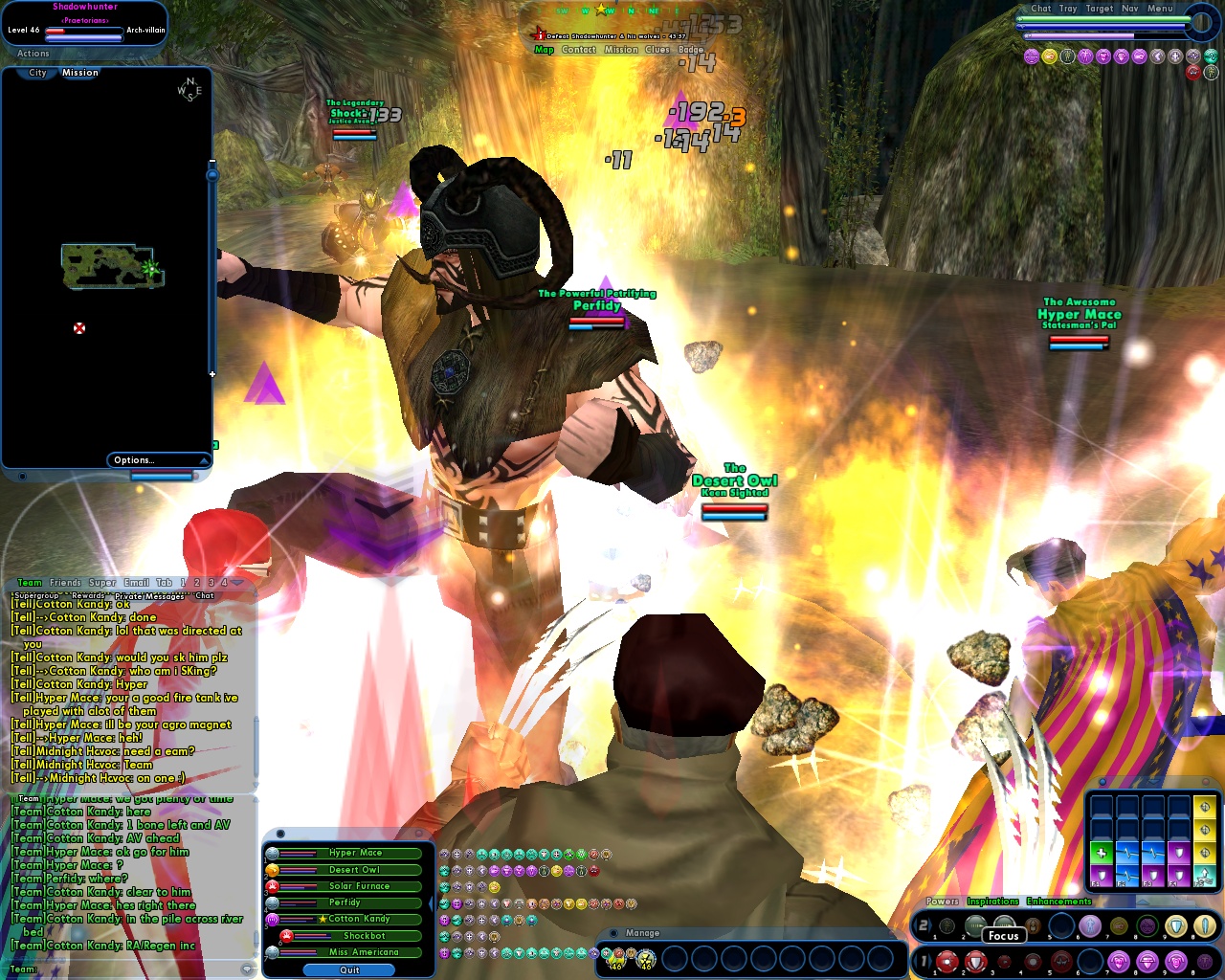The height and width of the screenshot is (980, 1225).
Task: Open the Nav window button
Action: (x=1129, y=9)
